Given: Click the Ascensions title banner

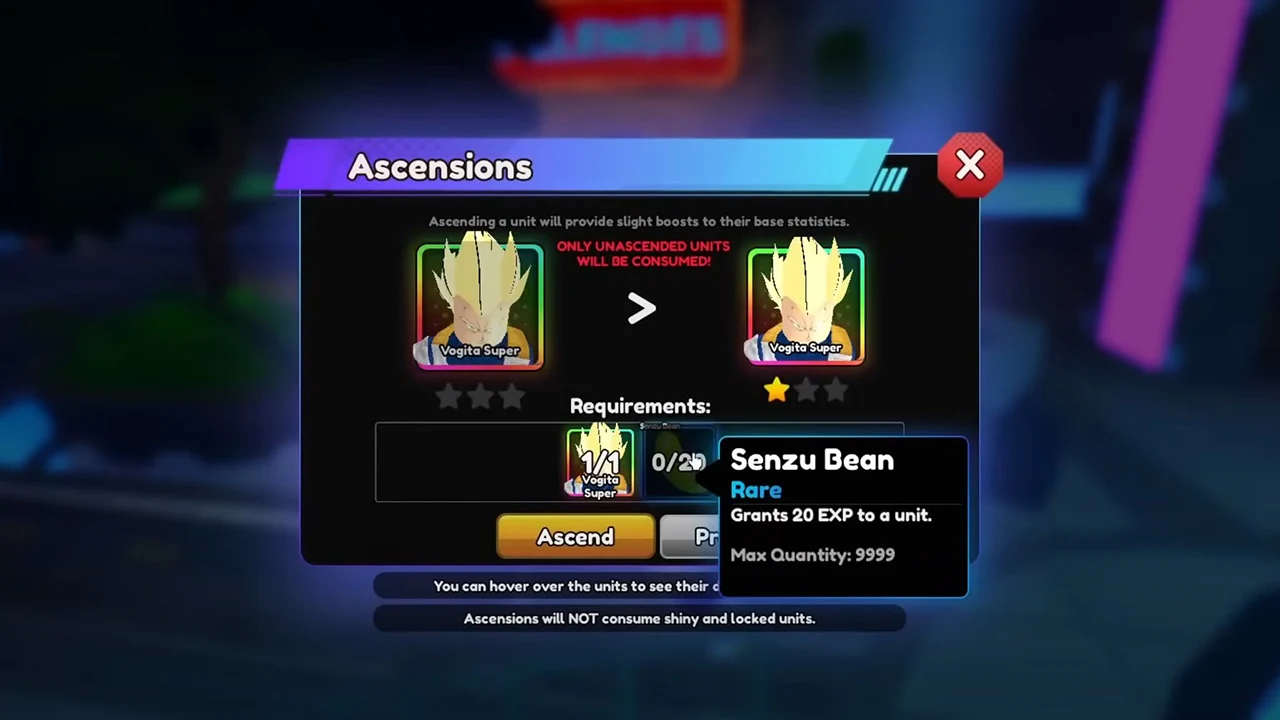Looking at the screenshot, I should tap(440, 167).
